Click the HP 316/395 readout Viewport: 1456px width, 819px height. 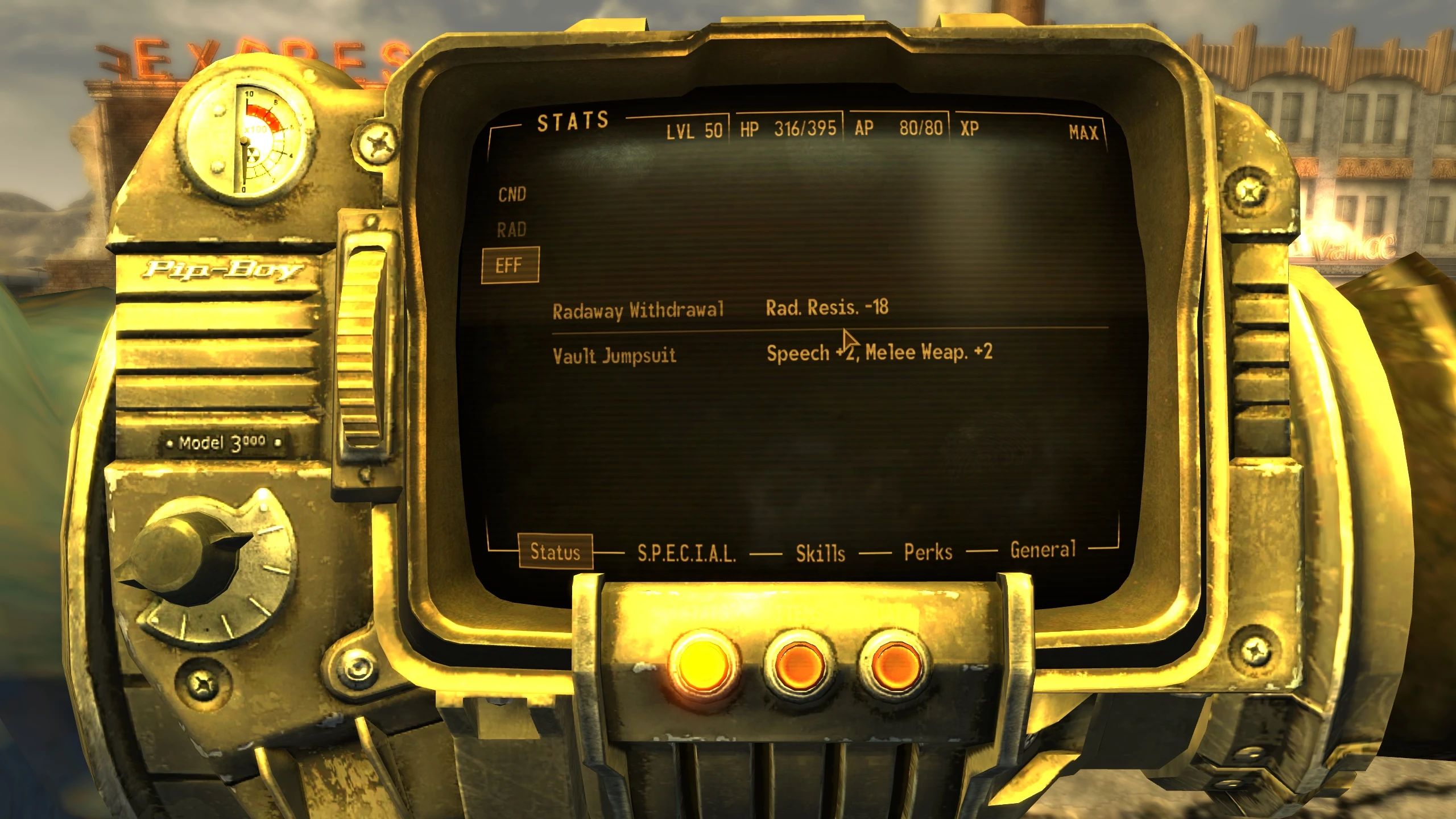788,130
